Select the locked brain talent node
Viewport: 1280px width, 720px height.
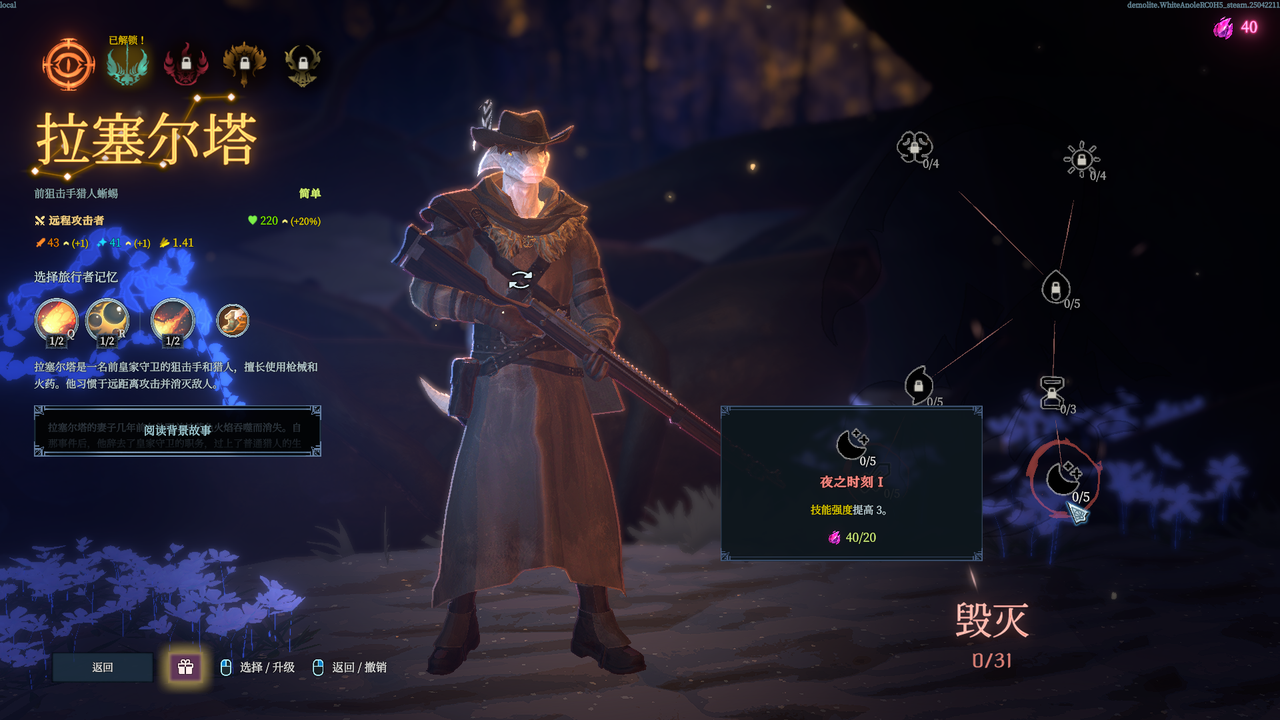tap(913, 147)
